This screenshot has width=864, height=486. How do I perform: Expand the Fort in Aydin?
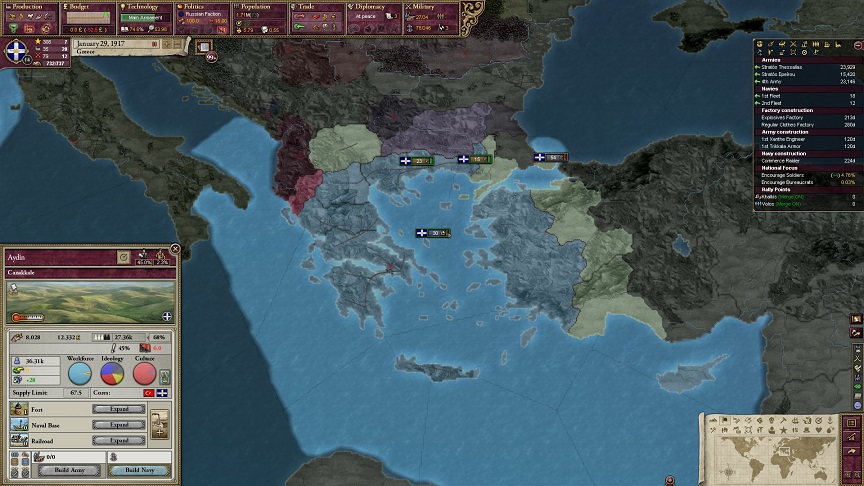pyautogui.click(x=111, y=410)
